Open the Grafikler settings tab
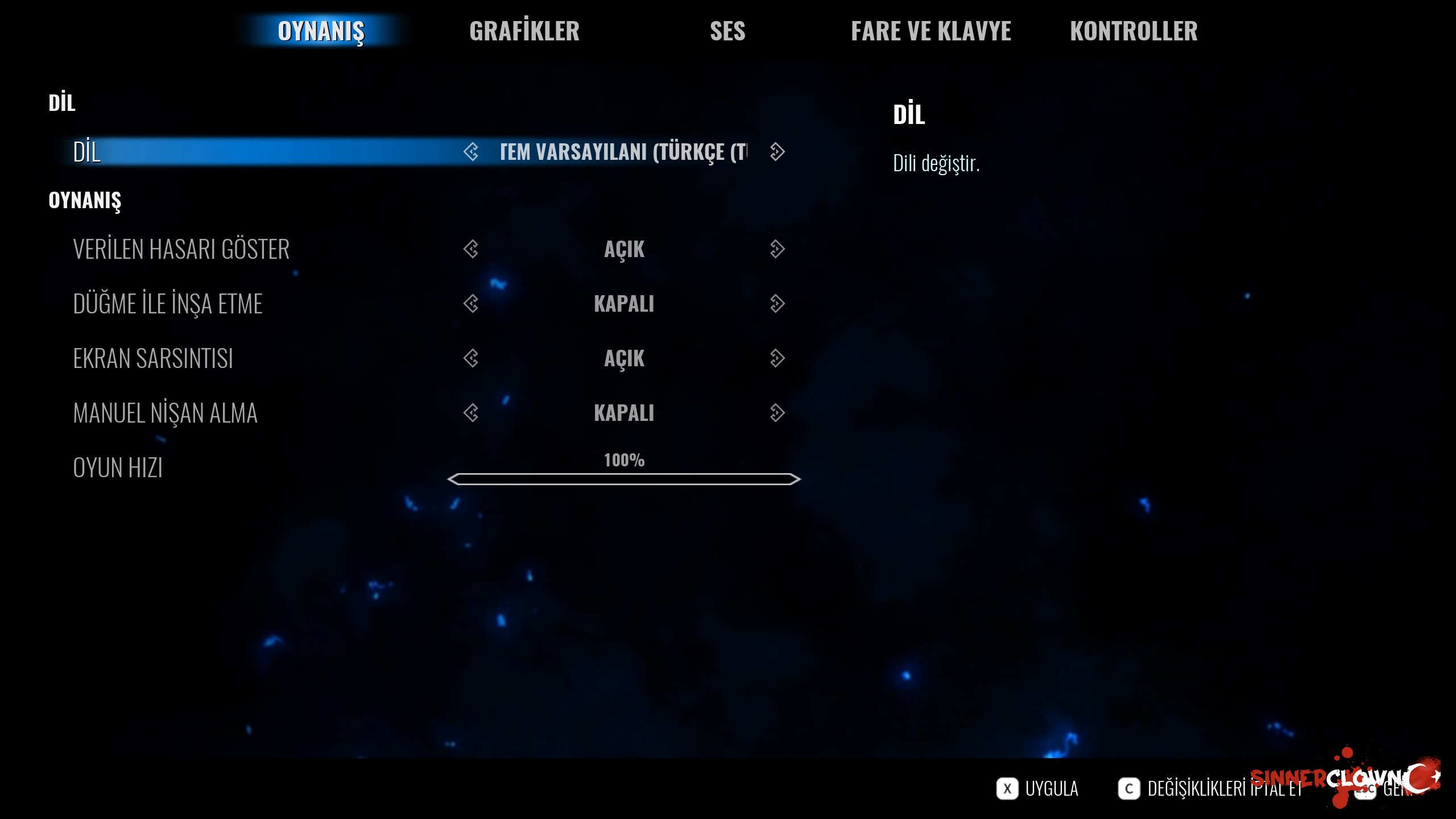 (x=524, y=31)
